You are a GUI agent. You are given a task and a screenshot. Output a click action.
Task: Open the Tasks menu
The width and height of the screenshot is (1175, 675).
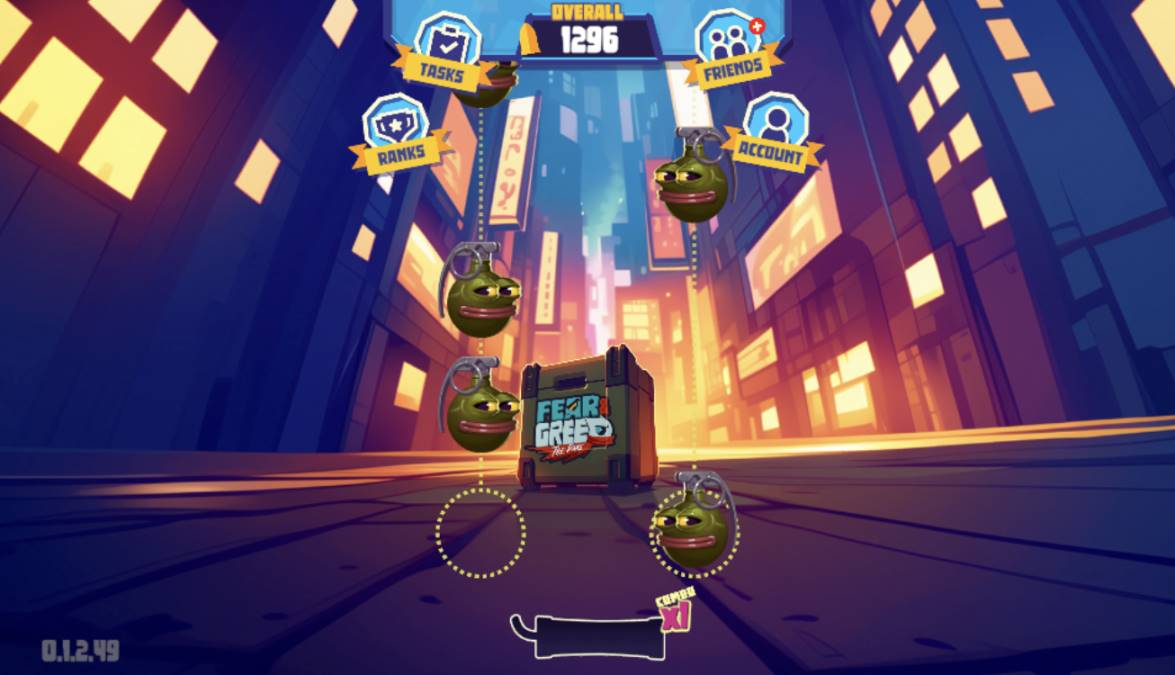441,50
